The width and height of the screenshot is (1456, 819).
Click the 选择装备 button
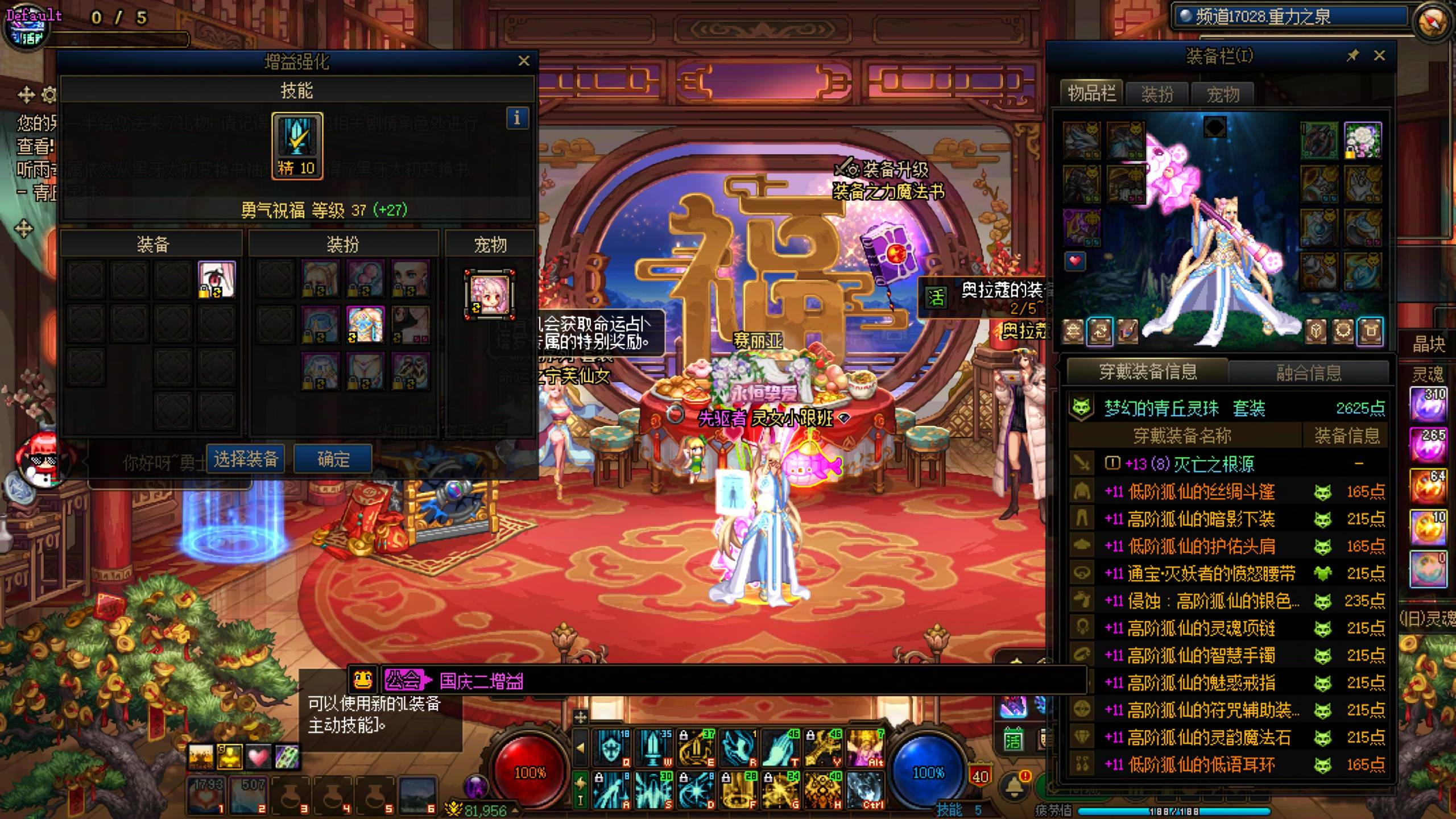coord(246,459)
